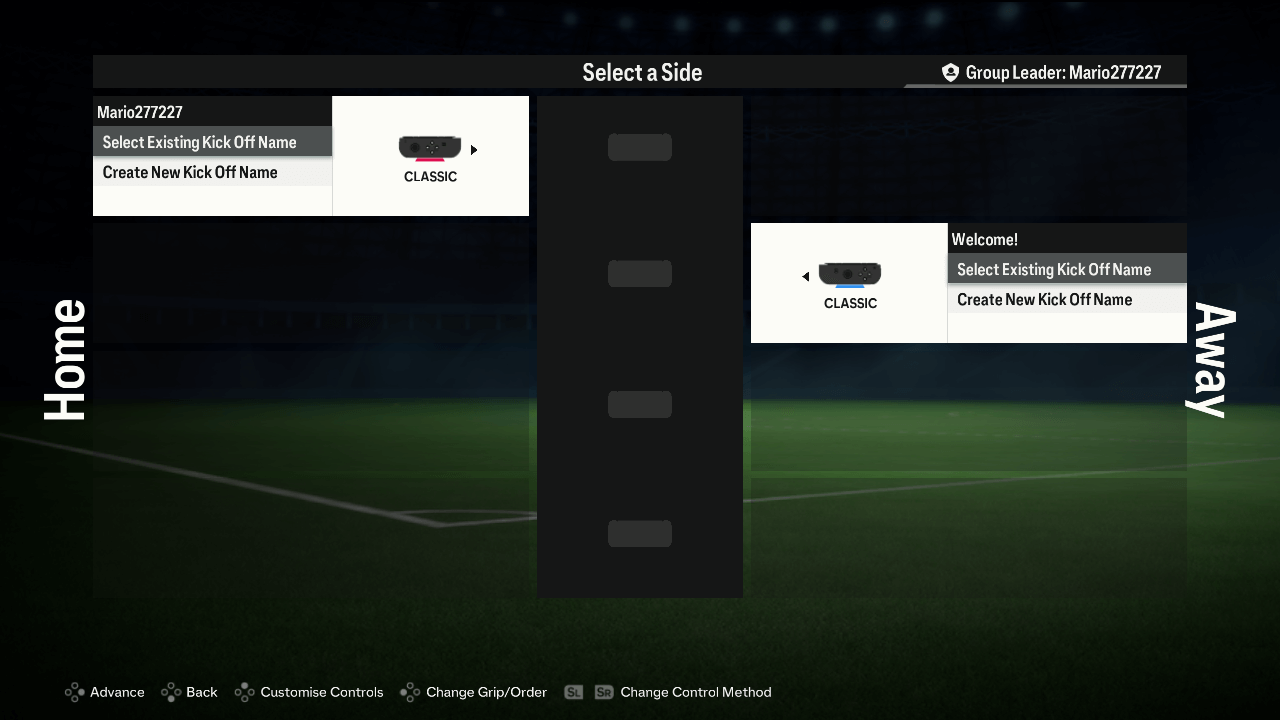Image resolution: width=1280 pixels, height=720 pixels.
Task: Click the red underline on home controller
Action: tap(430, 161)
